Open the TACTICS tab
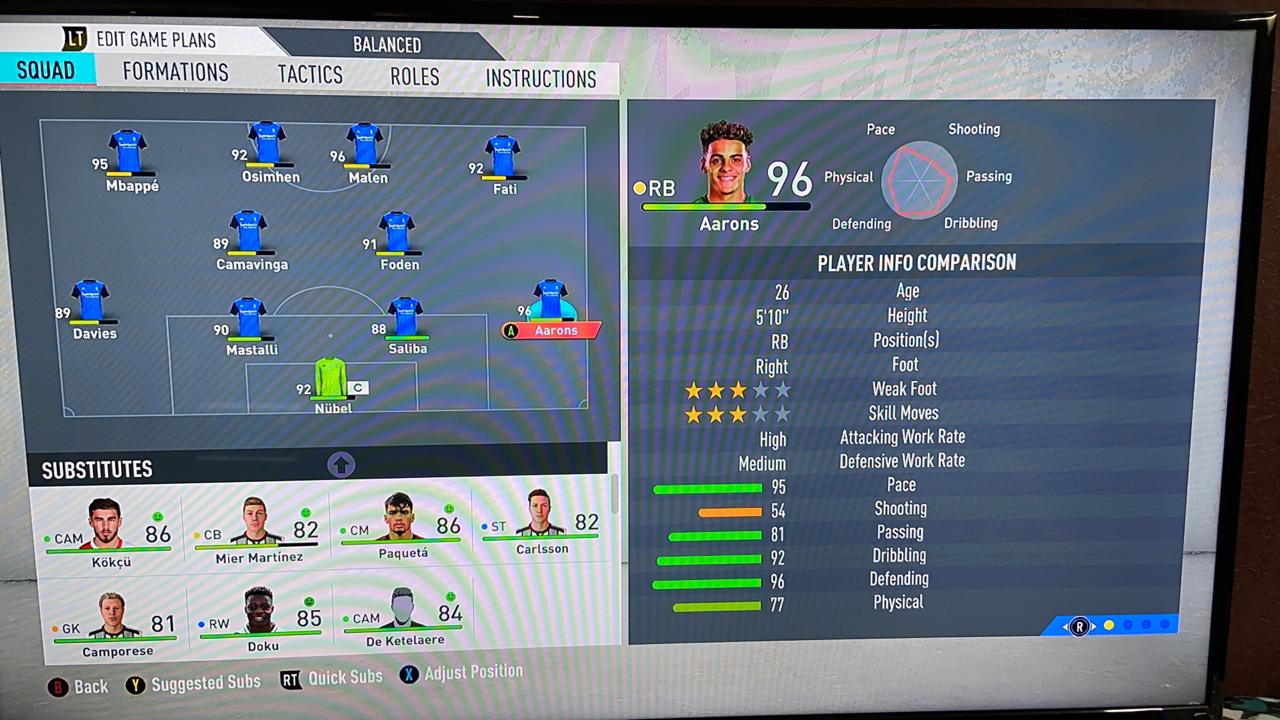The height and width of the screenshot is (720, 1280). pos(310,74)
